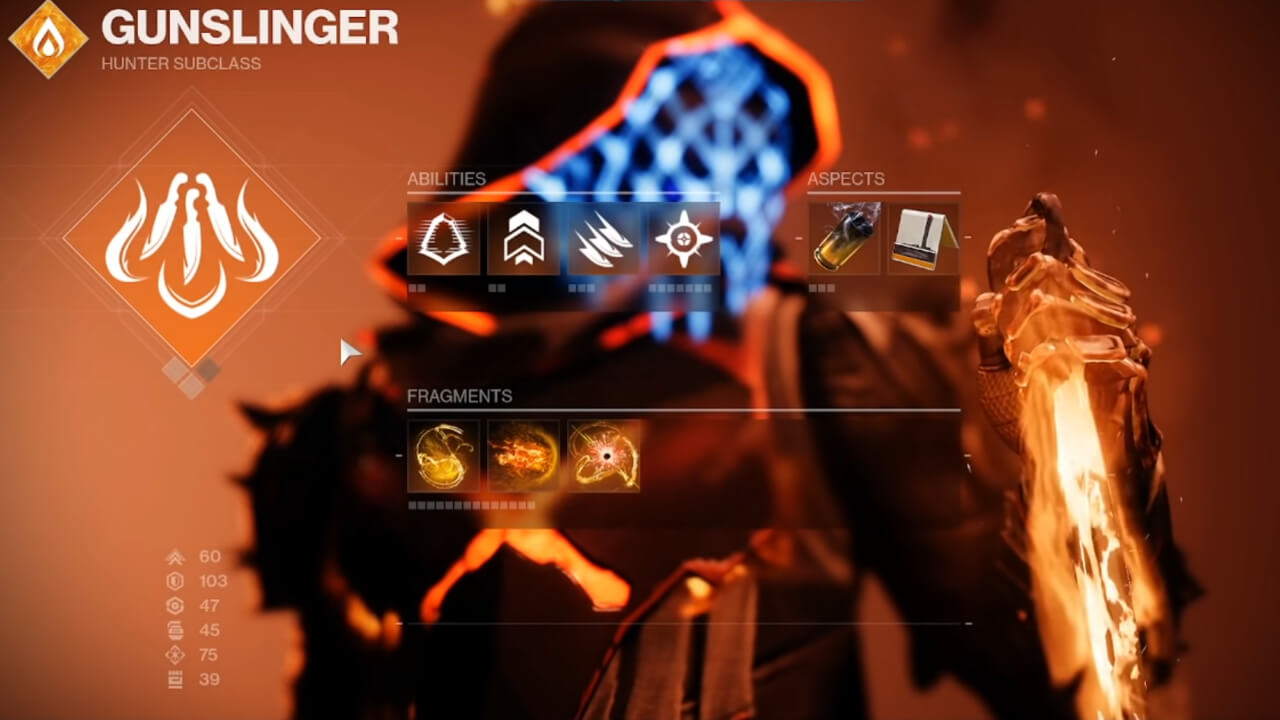Expand the ABILITIES section header
Screen dimensions: 1280x720
click(445, 179)
